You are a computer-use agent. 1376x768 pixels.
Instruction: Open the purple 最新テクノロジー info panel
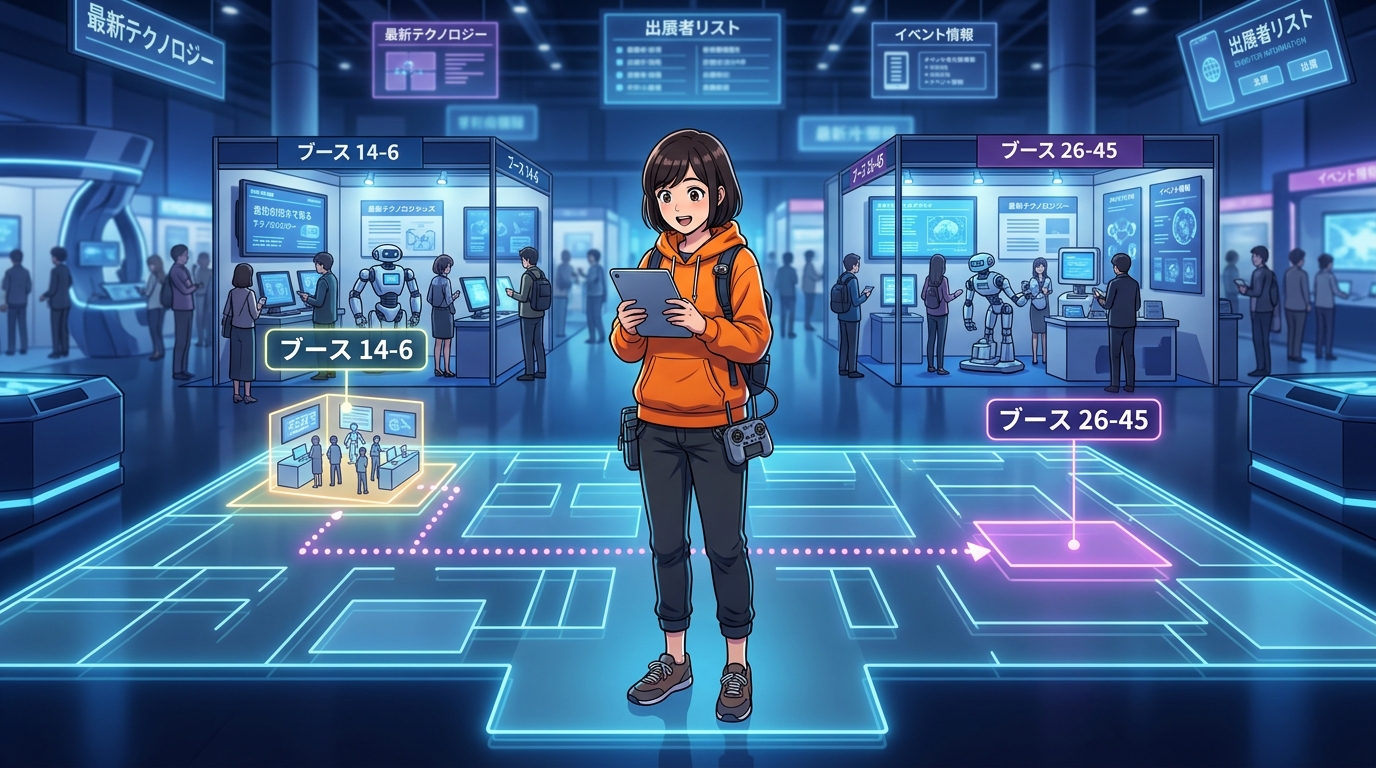[x=435, y=58]
